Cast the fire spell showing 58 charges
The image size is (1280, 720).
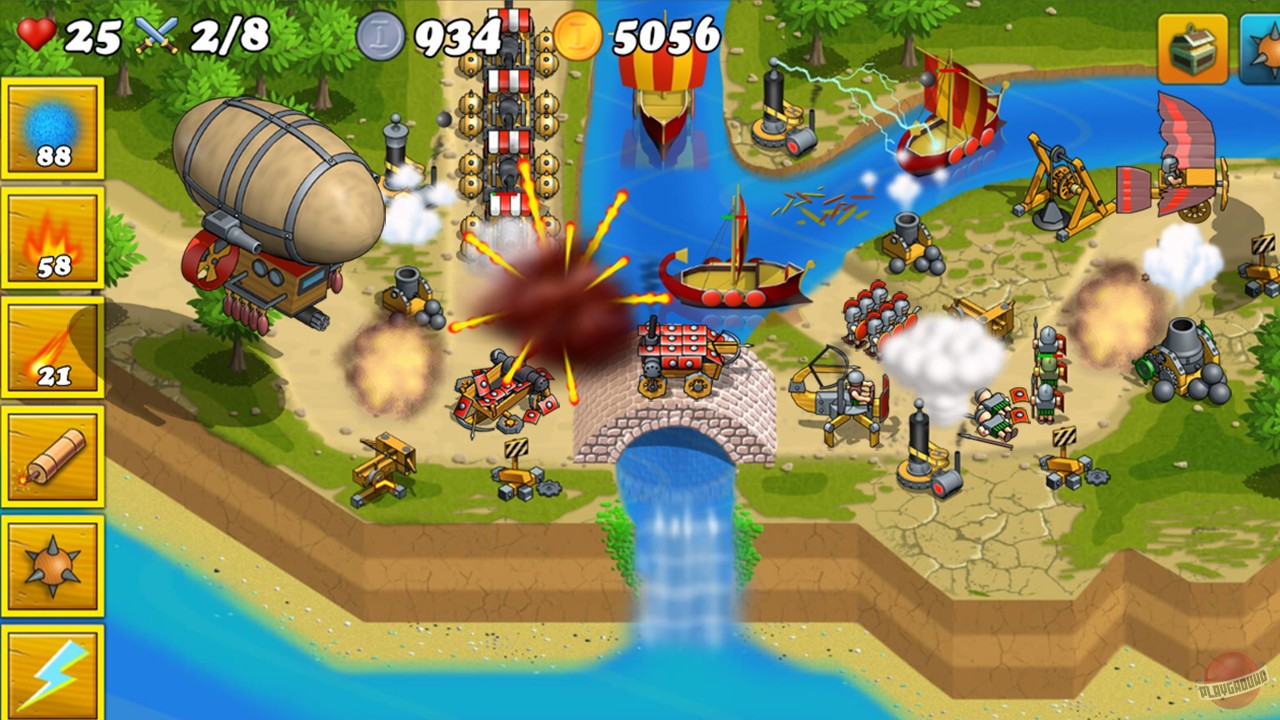click(x=52, y=237)
